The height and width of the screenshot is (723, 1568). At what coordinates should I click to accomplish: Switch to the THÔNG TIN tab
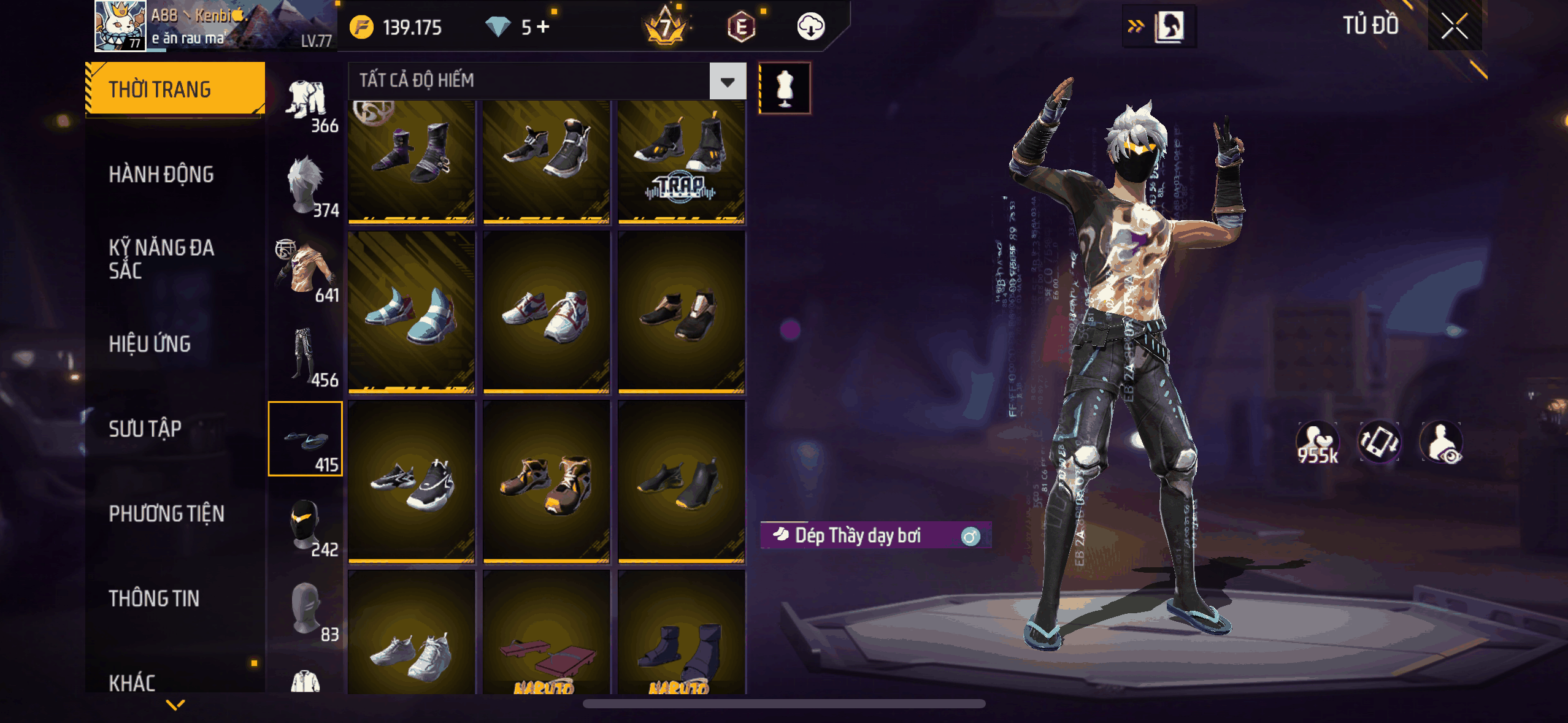154,599
